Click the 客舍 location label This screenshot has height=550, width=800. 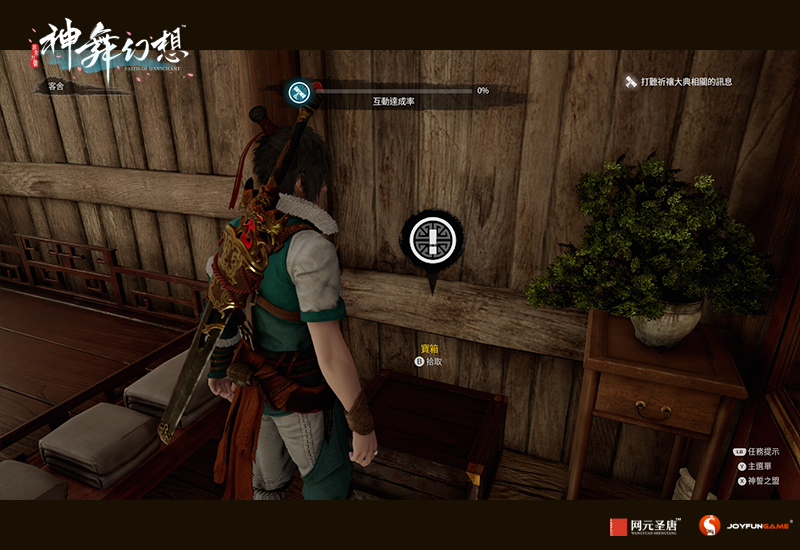coord(56,87)
